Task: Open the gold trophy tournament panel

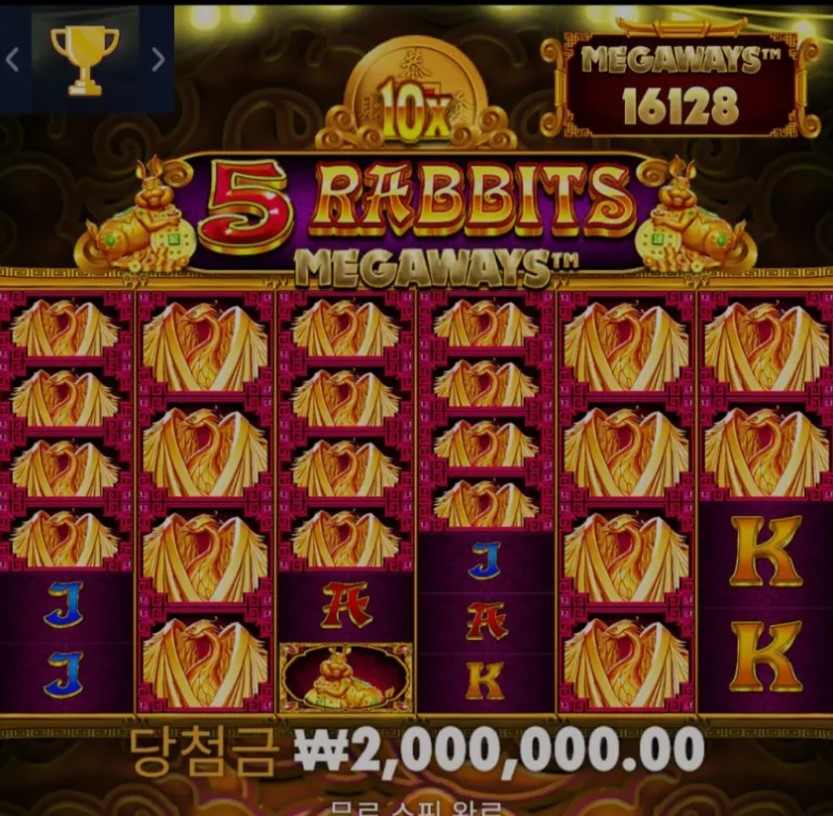Action: (x=85, y=60)
